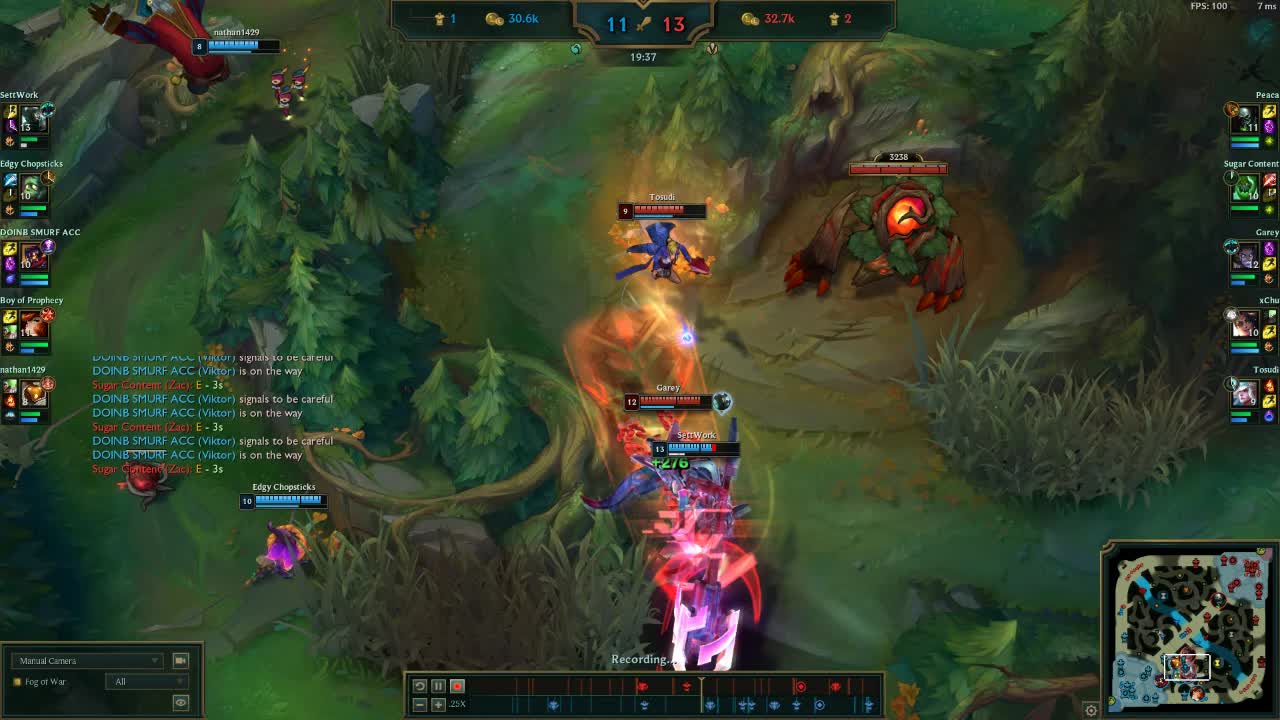The image size is (1280, 720).
Task: Click the directed camera video icon
Action: pos(181,660)
